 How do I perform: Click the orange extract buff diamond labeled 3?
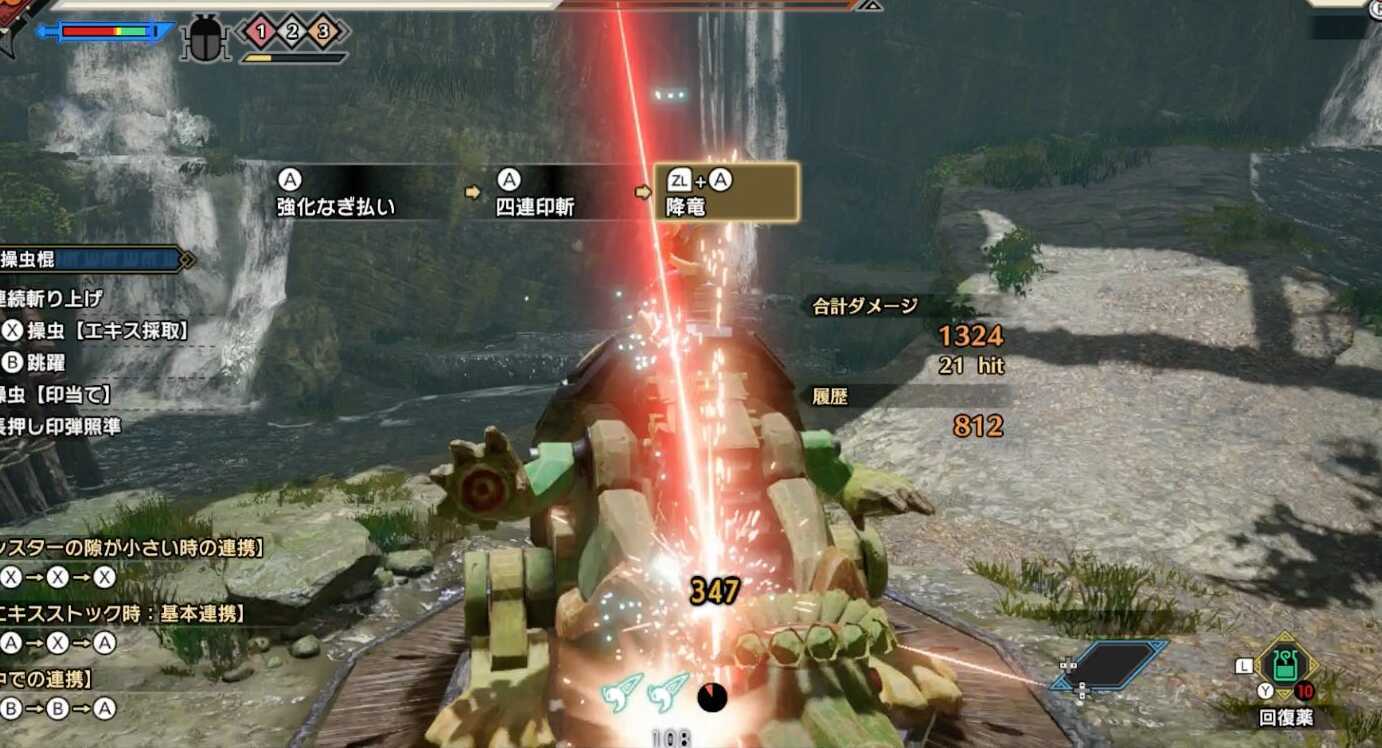[x=322, y=30]
